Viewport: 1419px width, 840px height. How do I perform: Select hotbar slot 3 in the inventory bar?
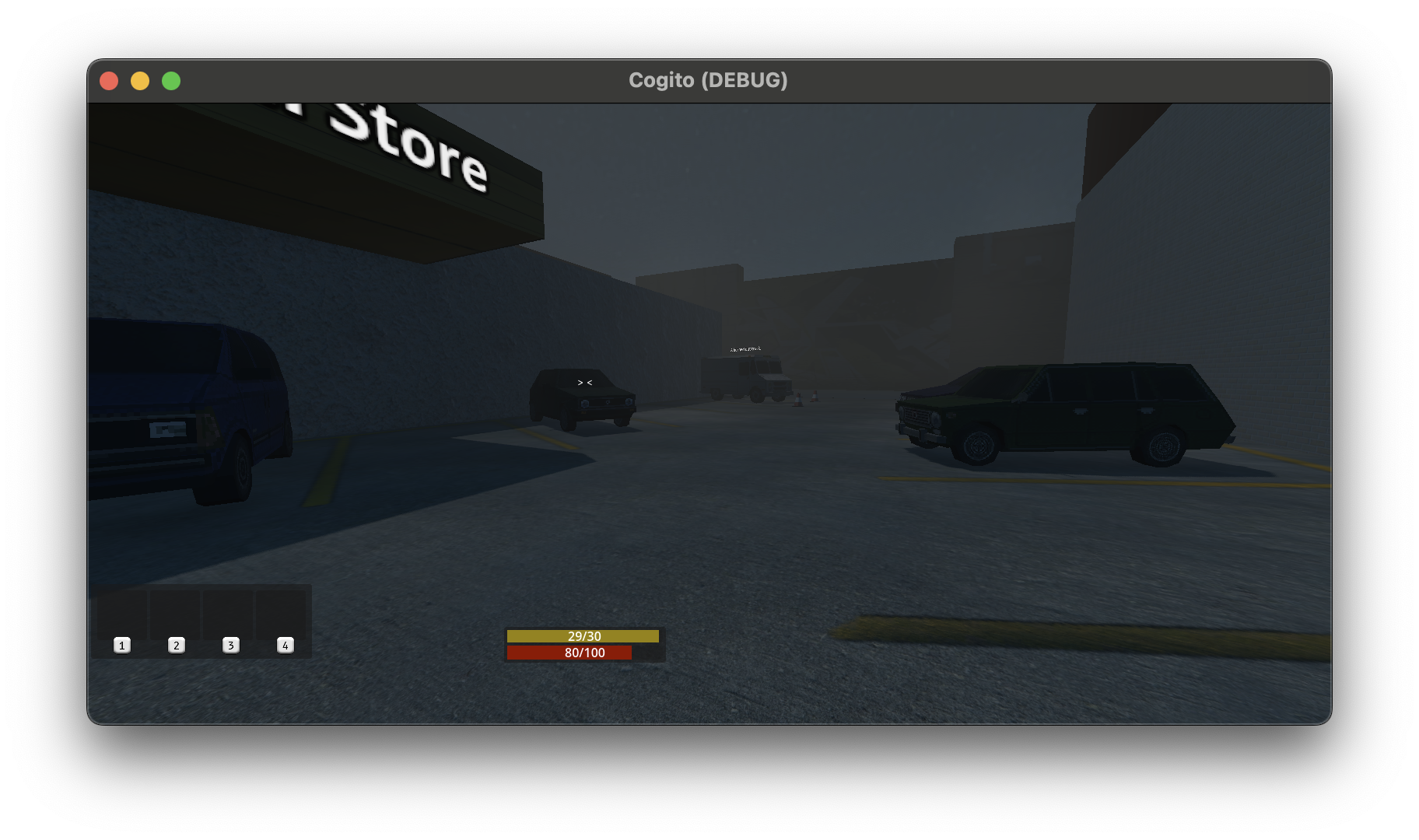pos(230,645)
